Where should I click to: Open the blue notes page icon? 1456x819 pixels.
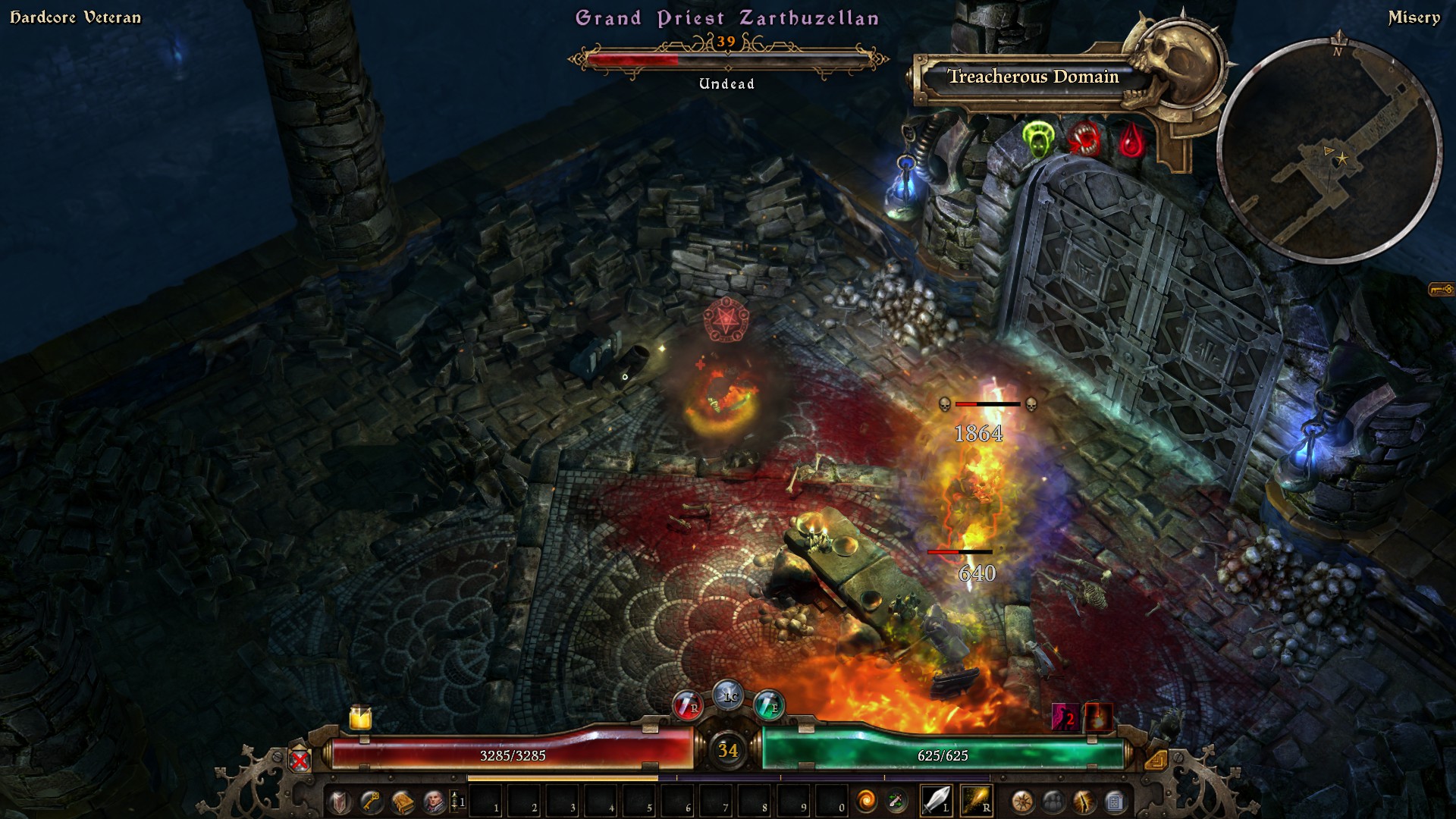[x=1115, y=802]
